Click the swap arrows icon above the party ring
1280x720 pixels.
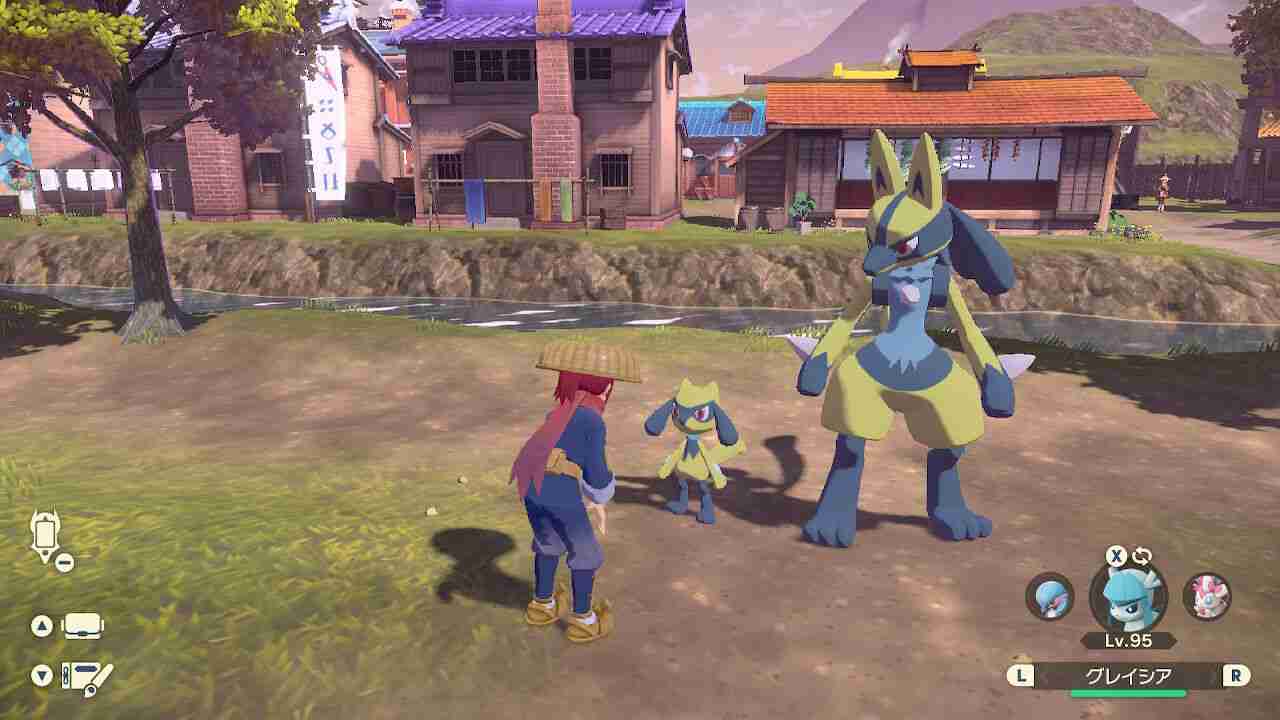[x=1144, y=556]
